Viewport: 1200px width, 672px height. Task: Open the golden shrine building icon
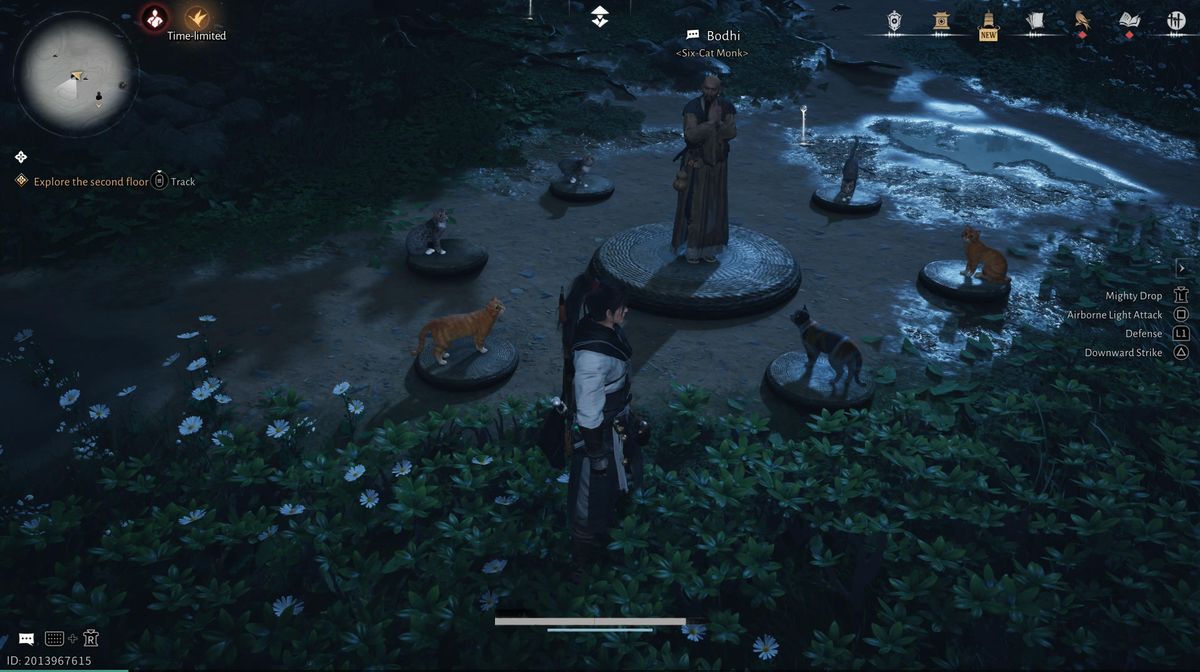tap(941, 20)
